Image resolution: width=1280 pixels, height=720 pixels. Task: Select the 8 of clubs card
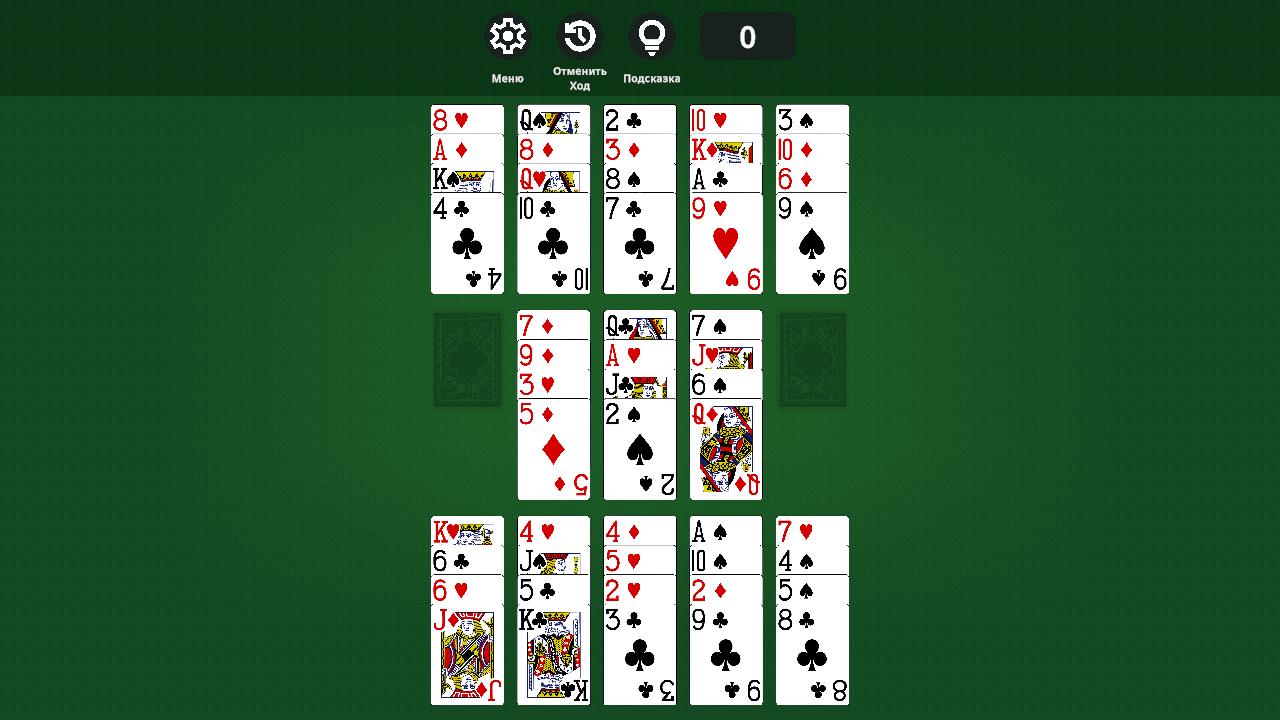(x=811, y=655)
